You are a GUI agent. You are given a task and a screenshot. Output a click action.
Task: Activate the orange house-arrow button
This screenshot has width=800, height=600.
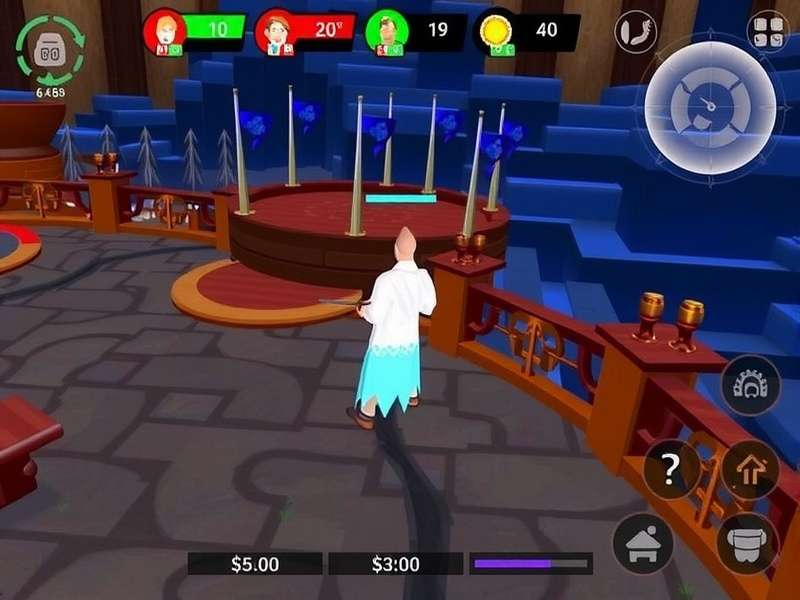[x=749, y=469]
